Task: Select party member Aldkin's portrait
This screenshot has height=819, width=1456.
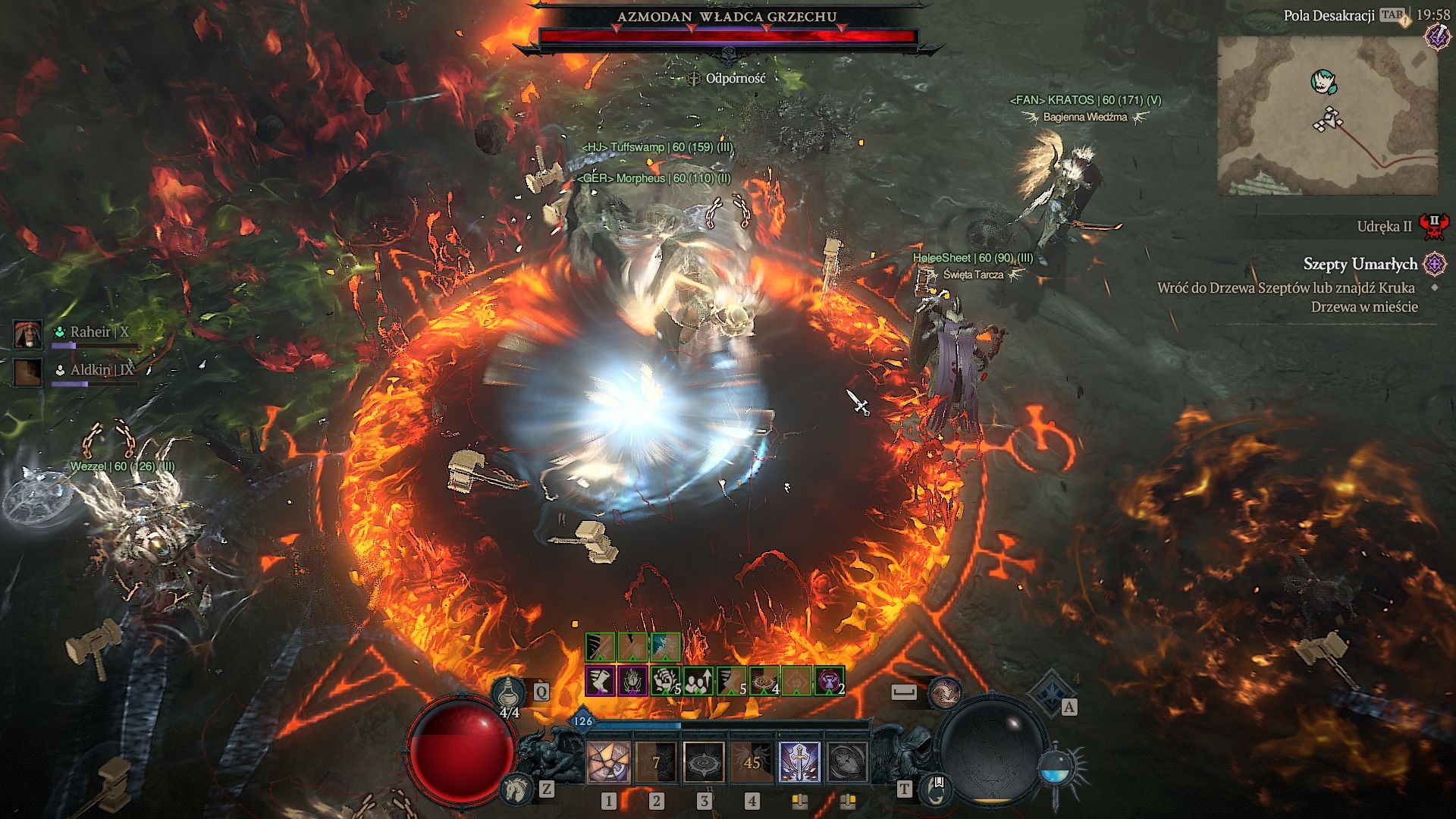Action: (27, 372)
